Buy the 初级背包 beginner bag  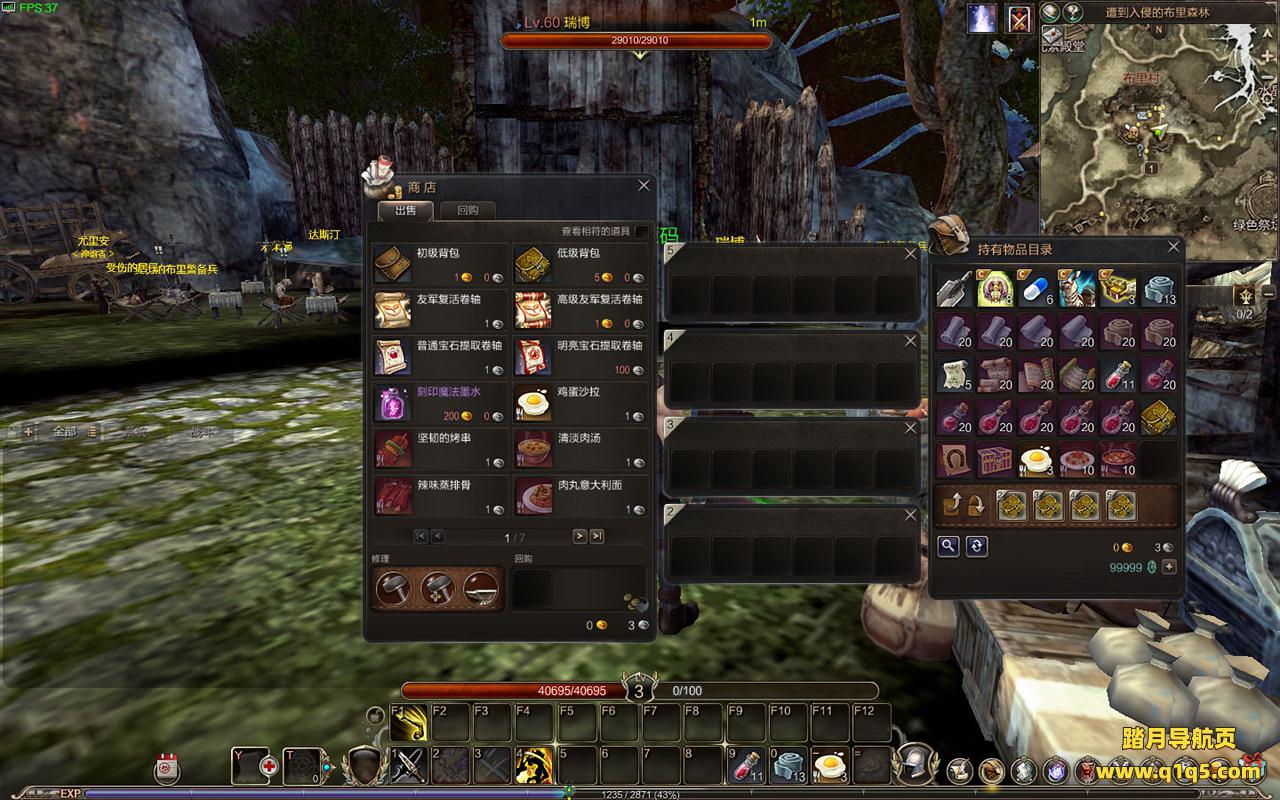(x=392, y=265)
